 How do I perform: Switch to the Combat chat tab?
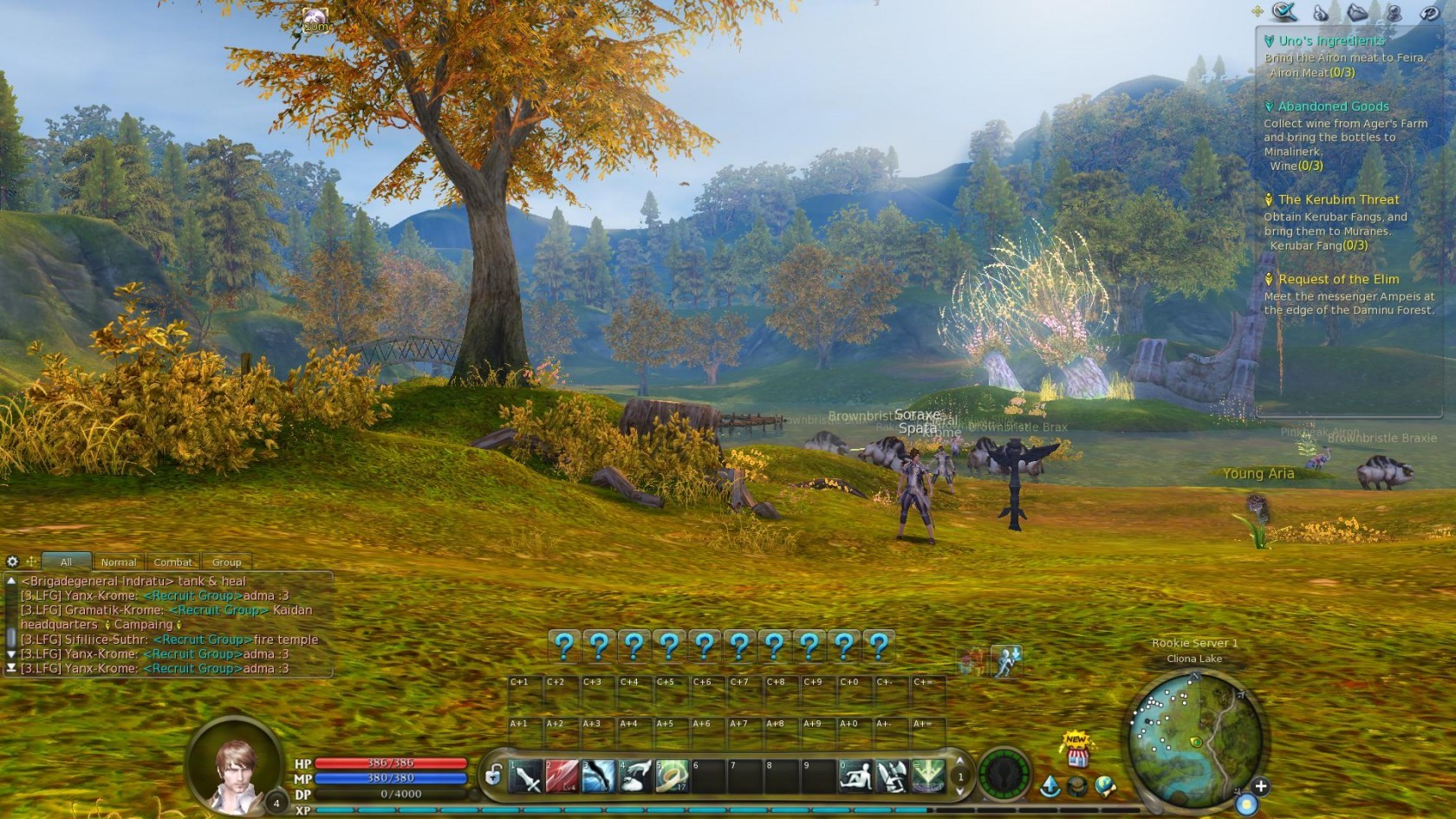tap(172, 562)
